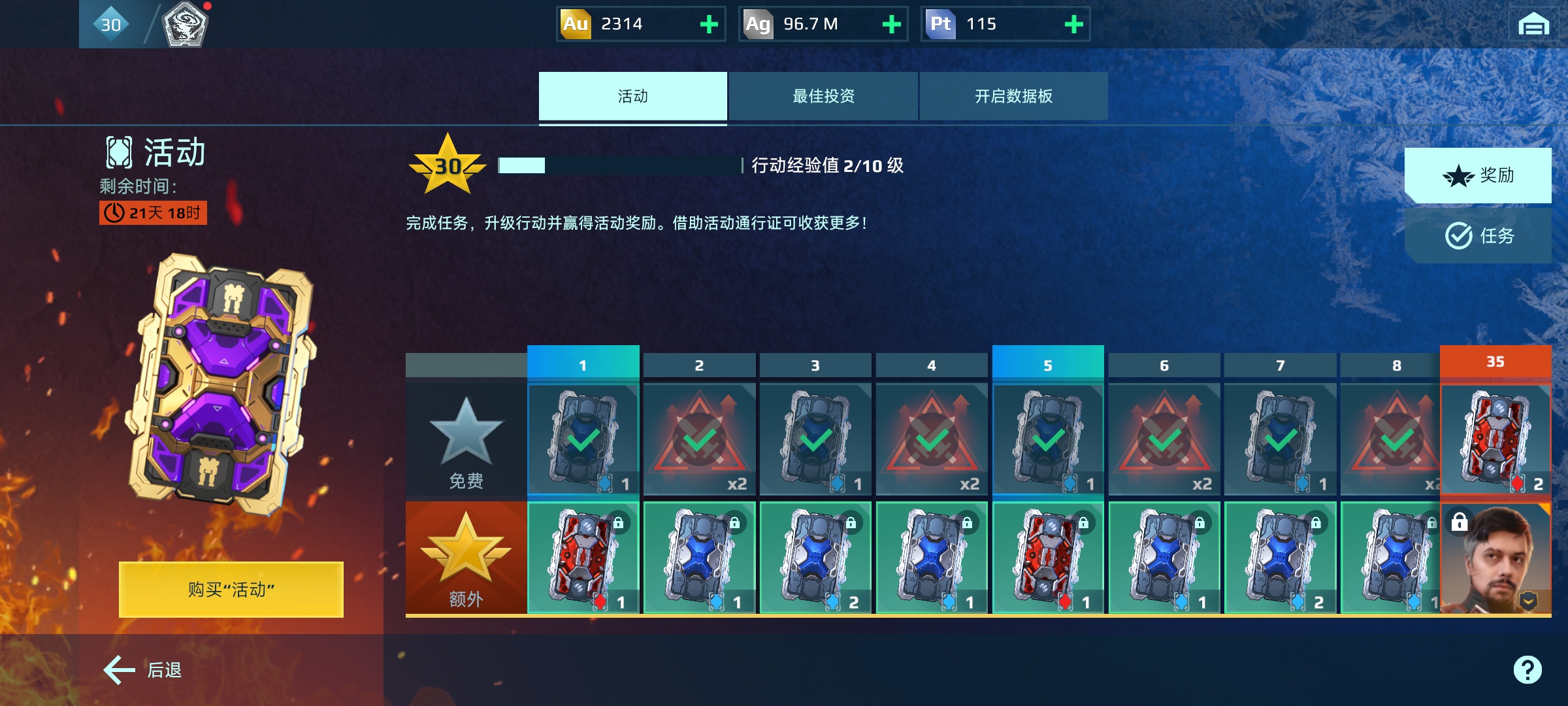Screen dimensions: 1568x706
Task: Click the gold star icon labeled 额外
Action: pyautogui.click(x=466, y=551)
